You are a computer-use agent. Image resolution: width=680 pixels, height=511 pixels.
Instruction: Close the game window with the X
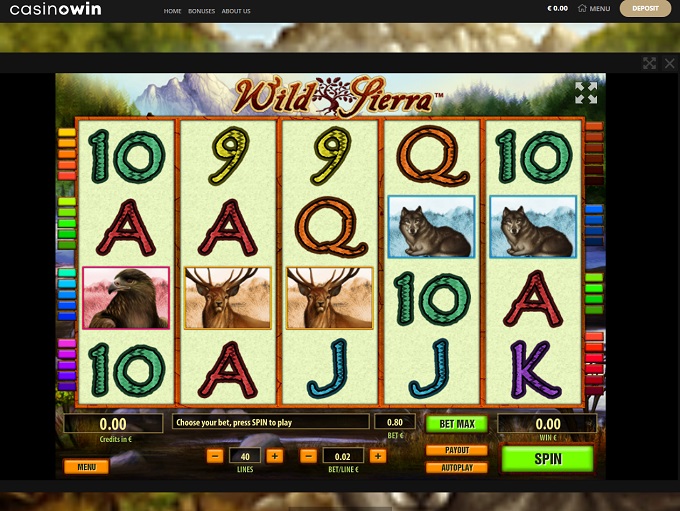670,63
